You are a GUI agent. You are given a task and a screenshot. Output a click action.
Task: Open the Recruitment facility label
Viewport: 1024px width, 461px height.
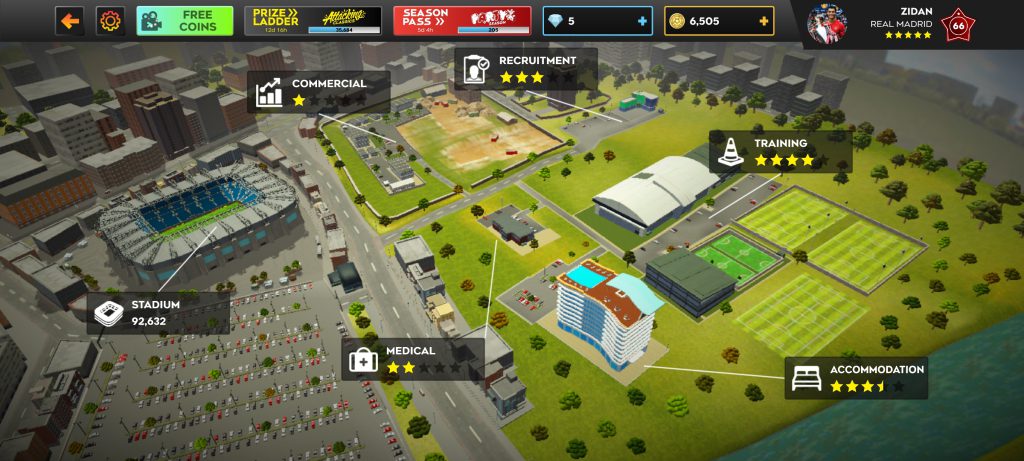pyautogui.click(x=526, y=69)
